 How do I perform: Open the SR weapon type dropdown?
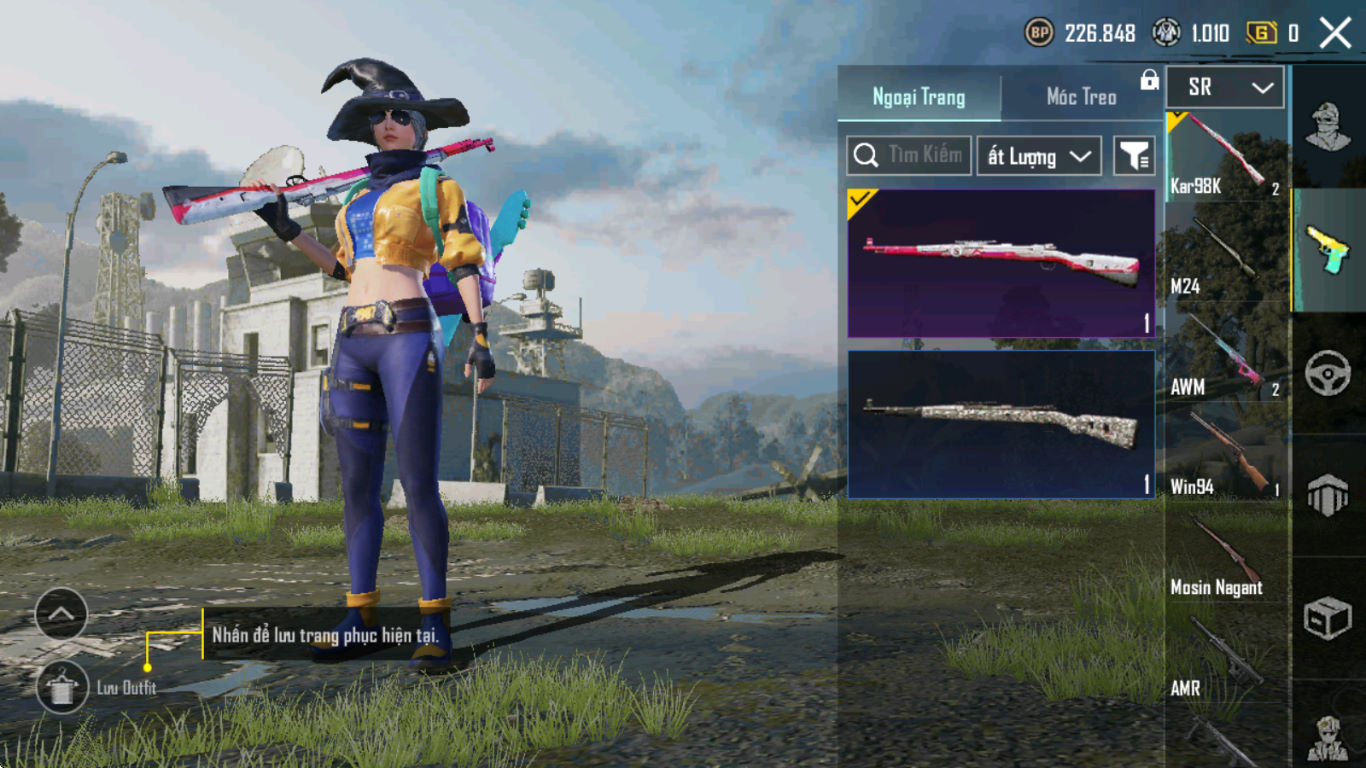(1225, 88)
